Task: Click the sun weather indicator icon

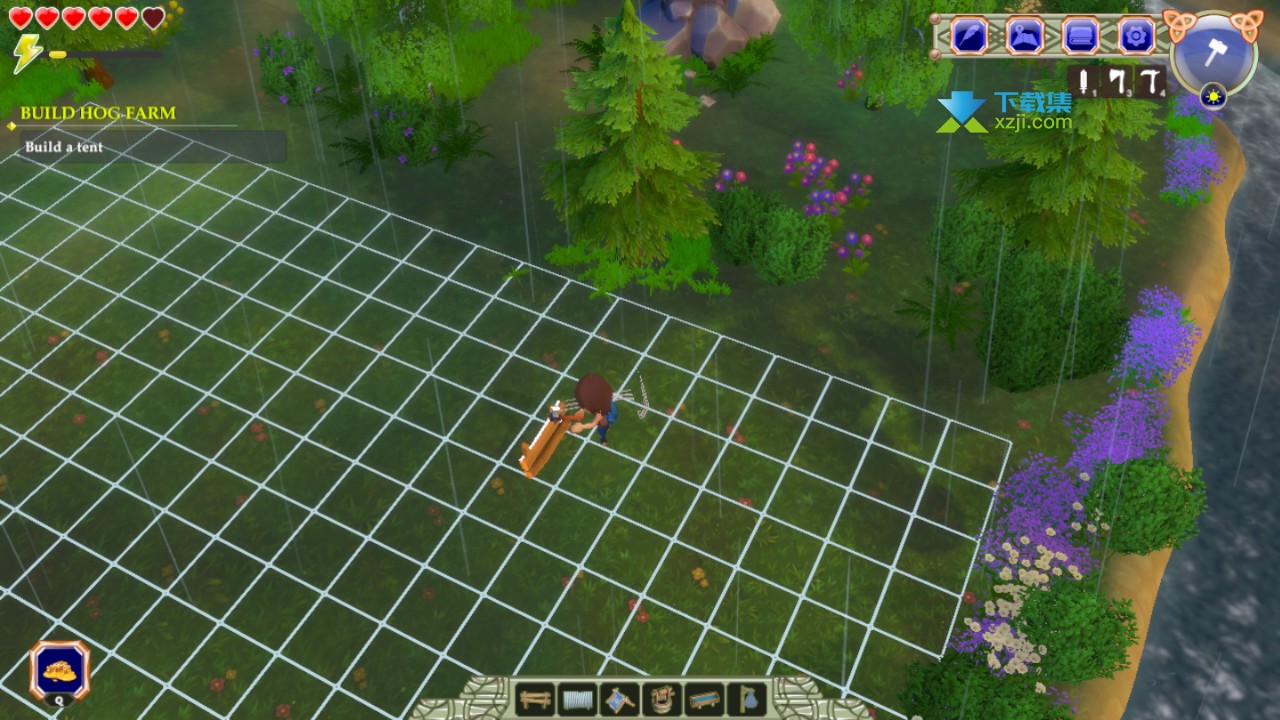Action: click(1214, 97)
